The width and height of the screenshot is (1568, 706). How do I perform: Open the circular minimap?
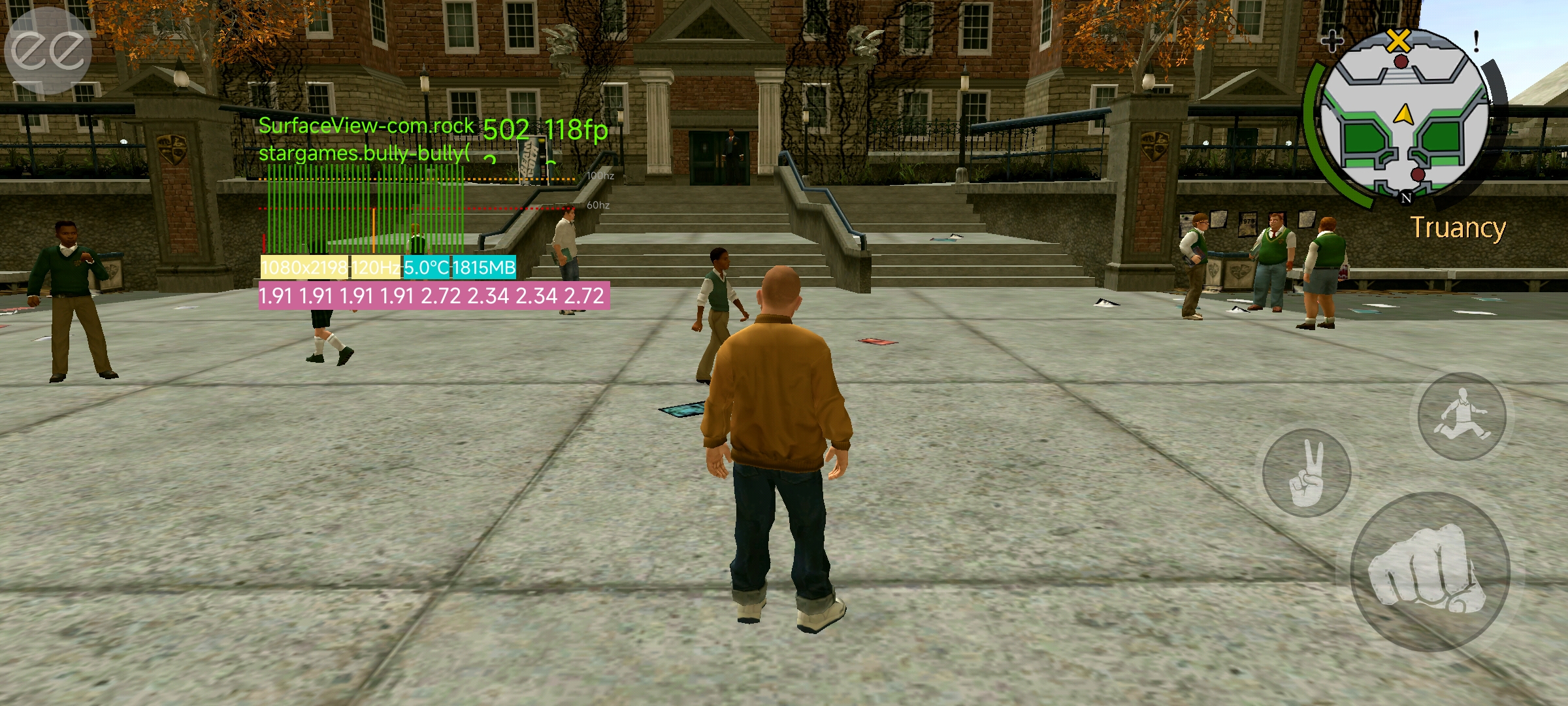pyautogui.click(x=1403, y=116)
